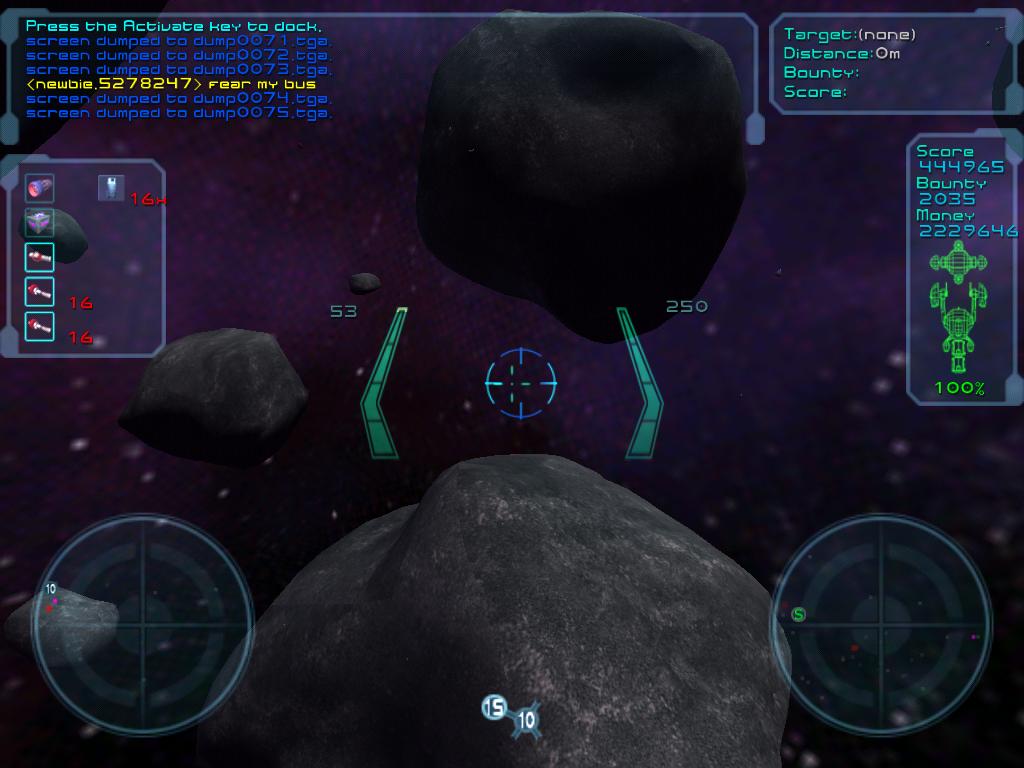Viewport: 1024px width, 768px height.
Task: Click the round 15 indicator icon
Action: pyautogui.click(x=494, y=708)
